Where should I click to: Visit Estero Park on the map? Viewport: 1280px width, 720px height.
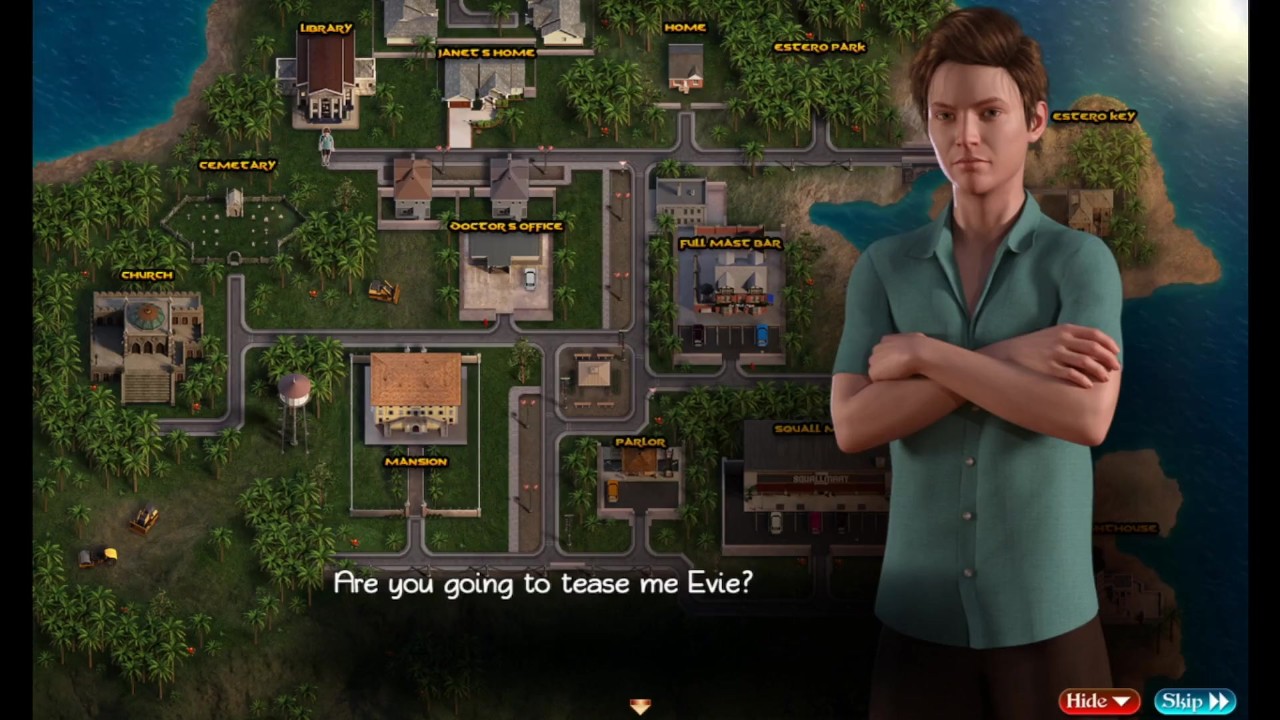(819, 47)
